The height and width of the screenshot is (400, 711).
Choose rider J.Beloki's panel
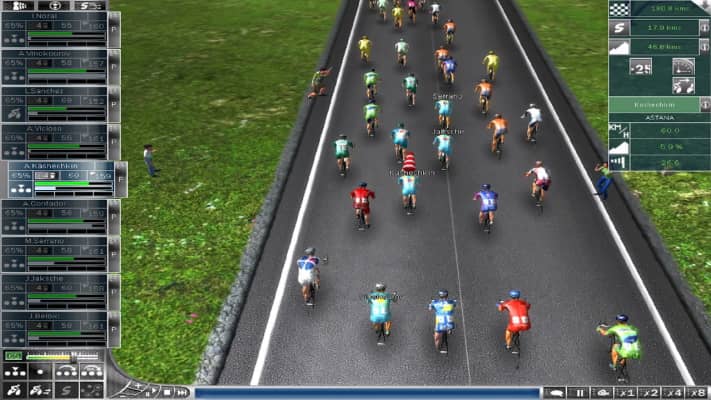point(55,316)
